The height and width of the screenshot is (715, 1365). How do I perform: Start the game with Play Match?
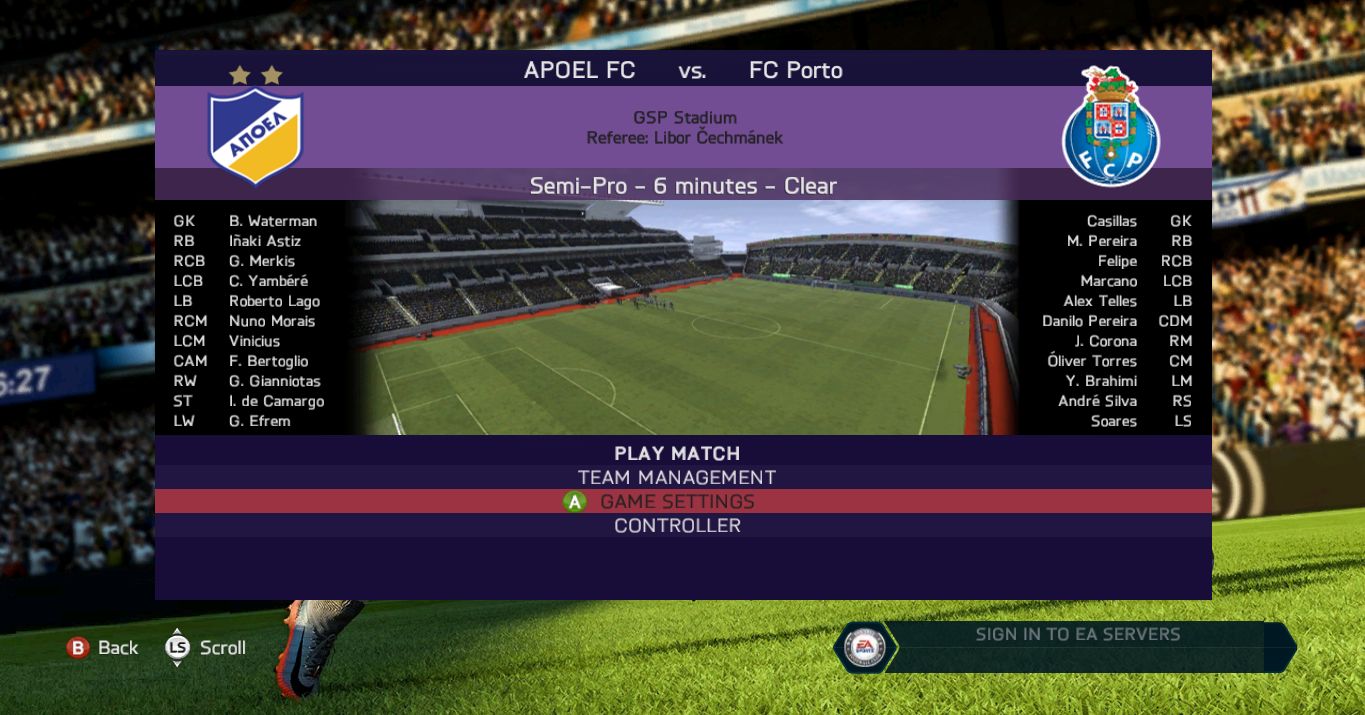(x=677, y=453)
